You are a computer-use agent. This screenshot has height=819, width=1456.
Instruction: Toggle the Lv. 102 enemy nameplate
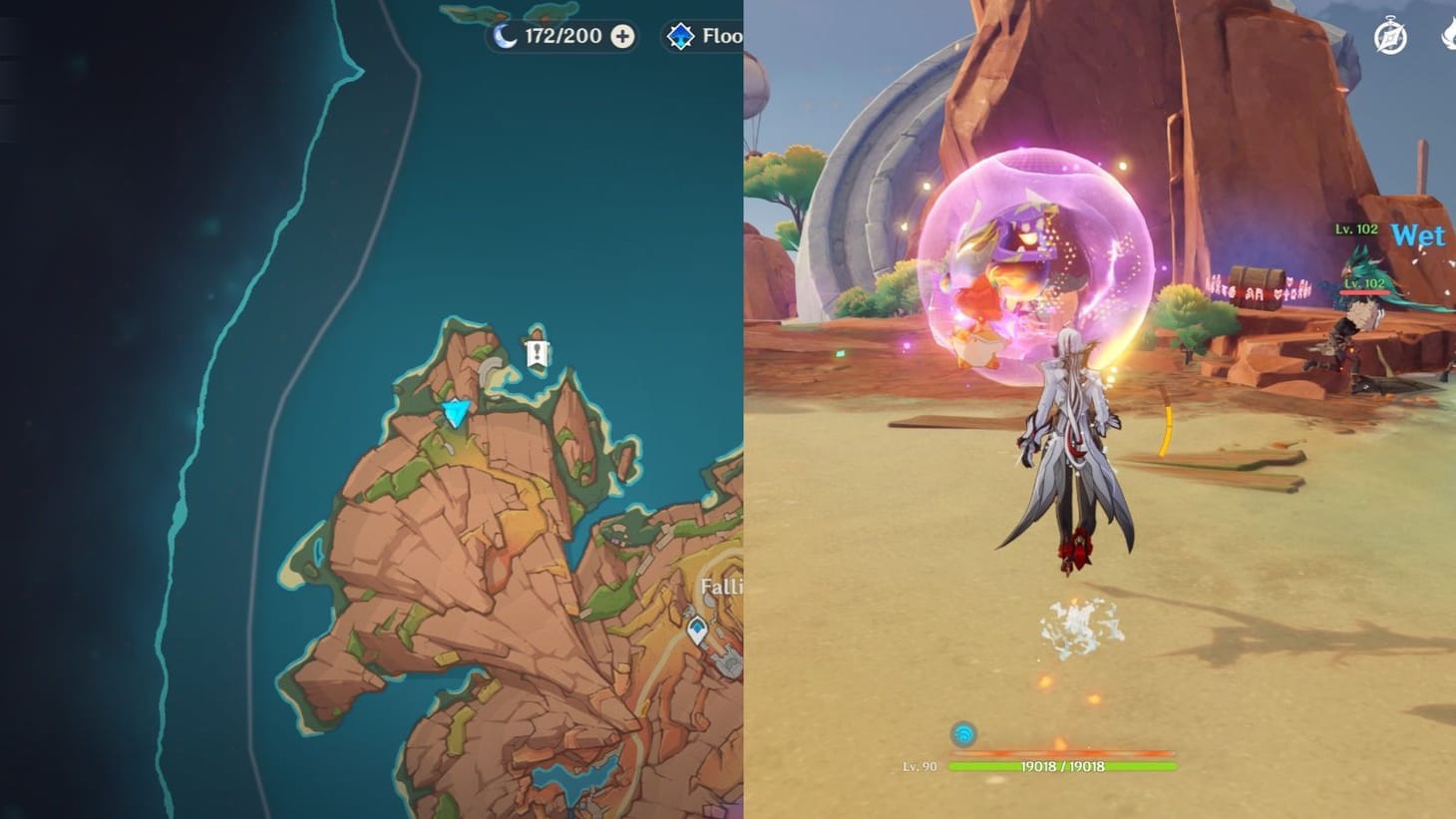[x=1356, y=227]
